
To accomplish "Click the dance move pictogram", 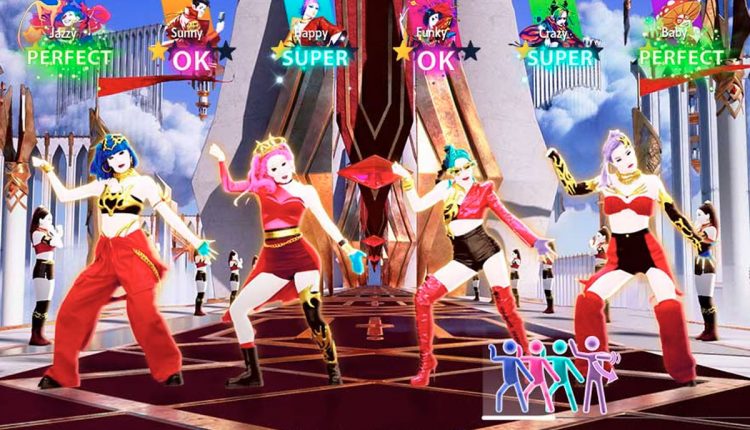I will tap(552, 376).
